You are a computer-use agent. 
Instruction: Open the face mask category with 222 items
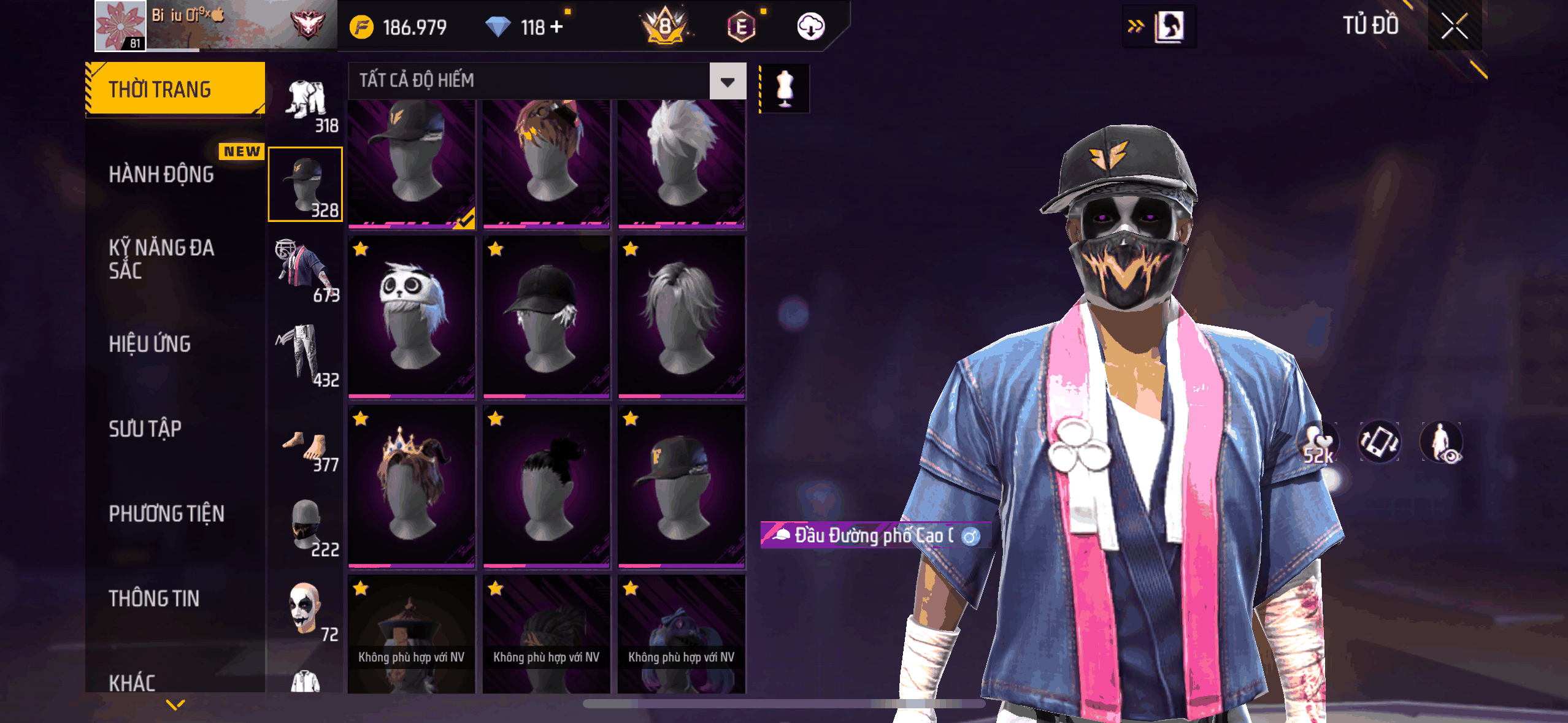coord(306,527)
